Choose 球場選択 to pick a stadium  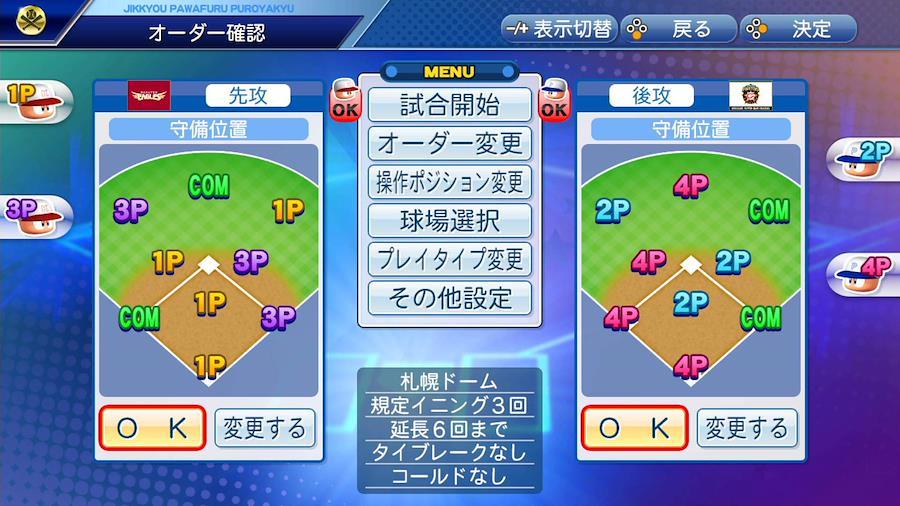[449, 220]
